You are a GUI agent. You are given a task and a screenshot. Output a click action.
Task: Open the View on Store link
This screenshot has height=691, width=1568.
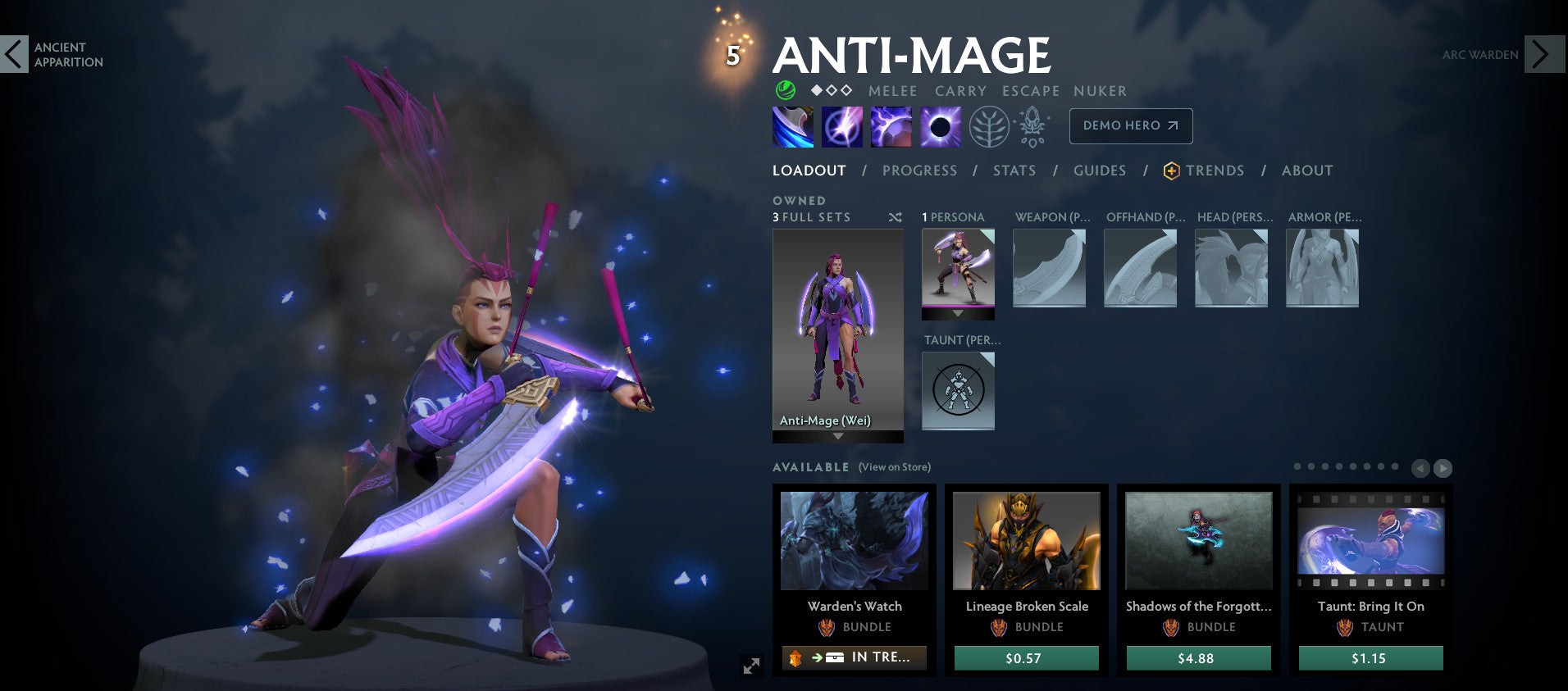pos(893,466)
